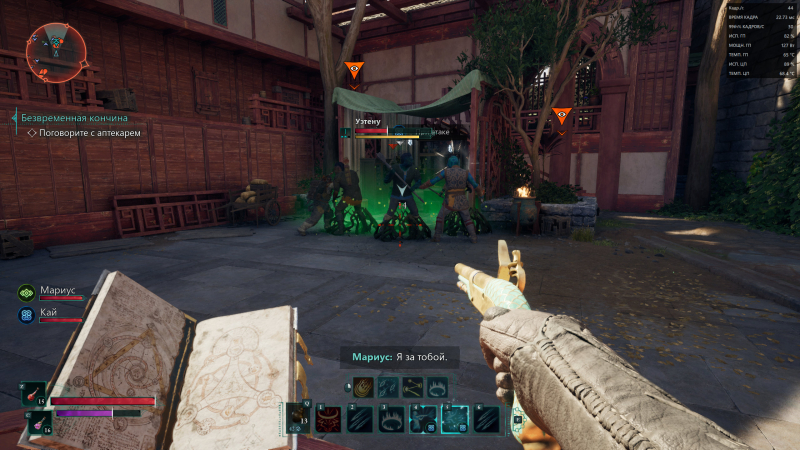The width and height of the screenshot is (800, 450).
Task: Cast the golden crossed-lines grimoire spell
Action: point(412,387)
